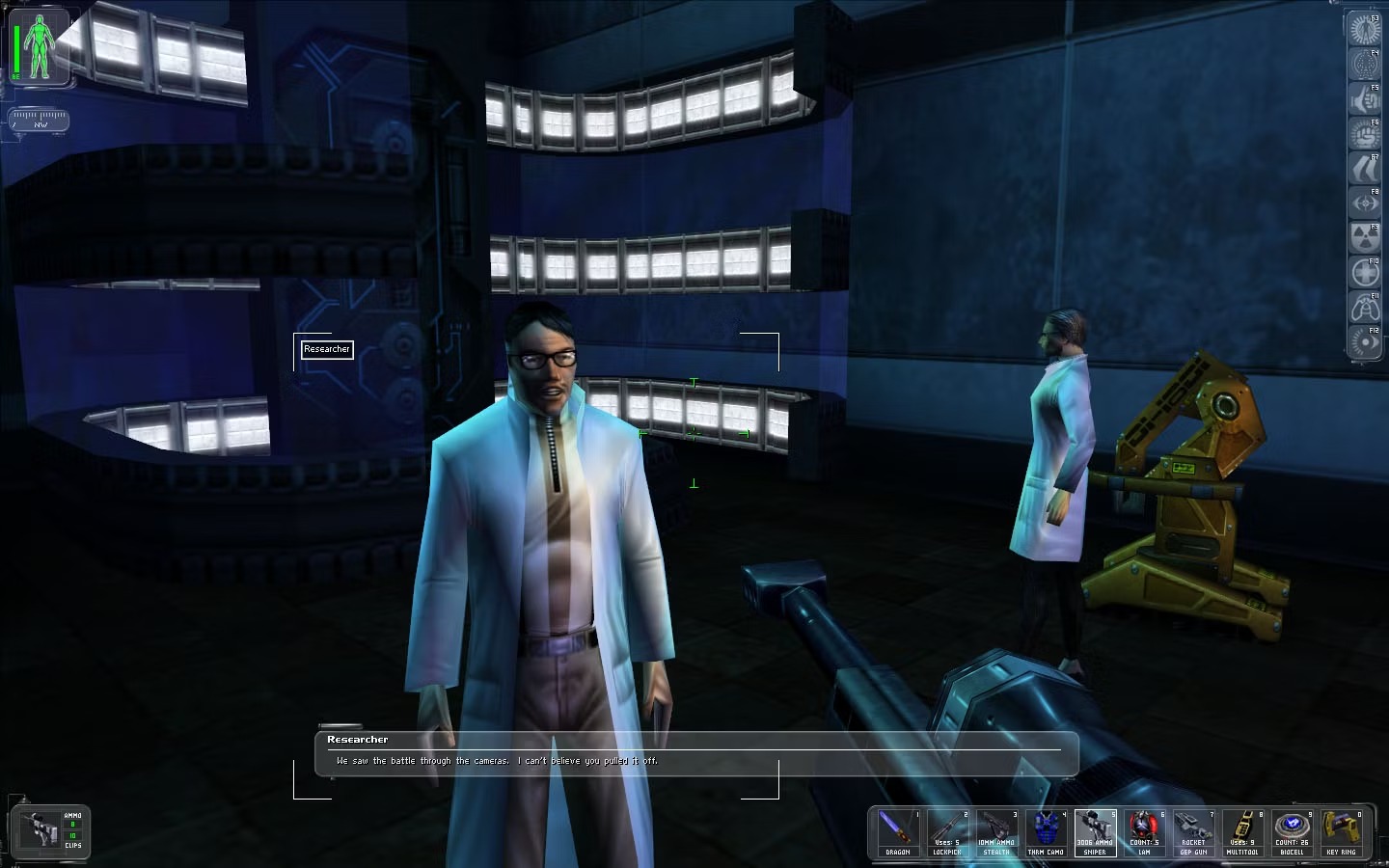Select the Dragon sword belt slot

(897, 832)
